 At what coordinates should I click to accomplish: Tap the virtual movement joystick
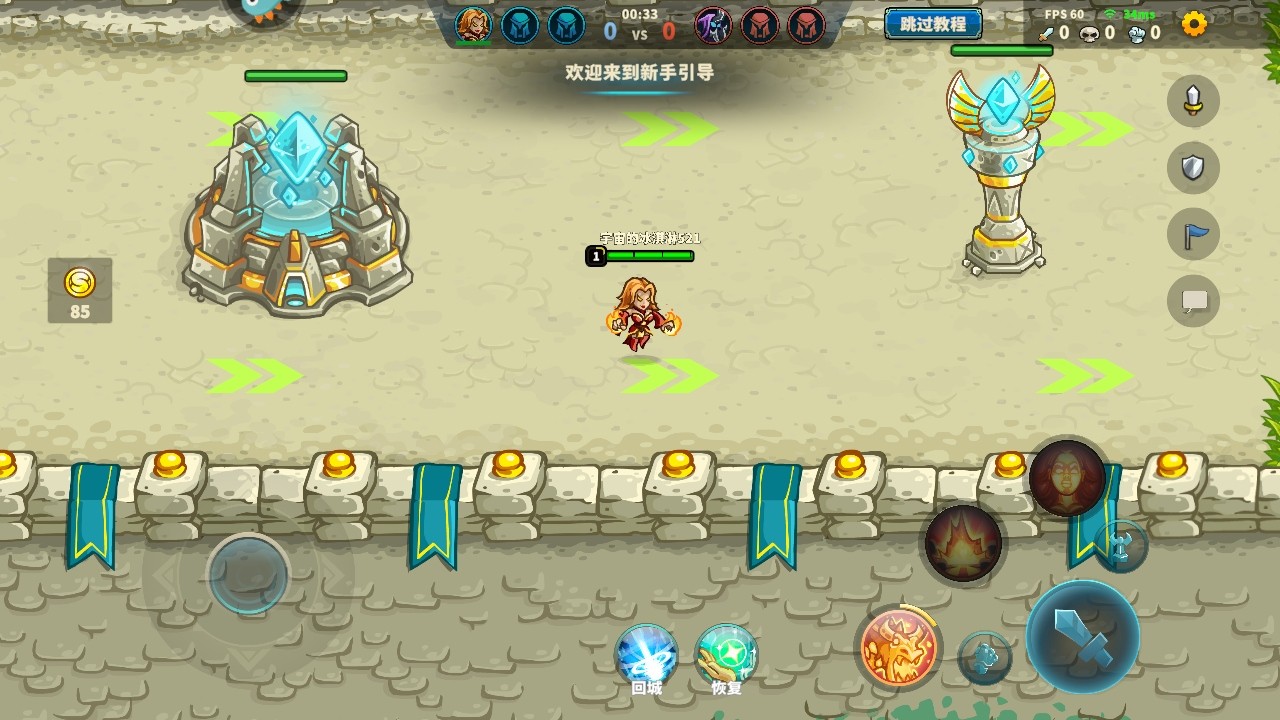248,574
